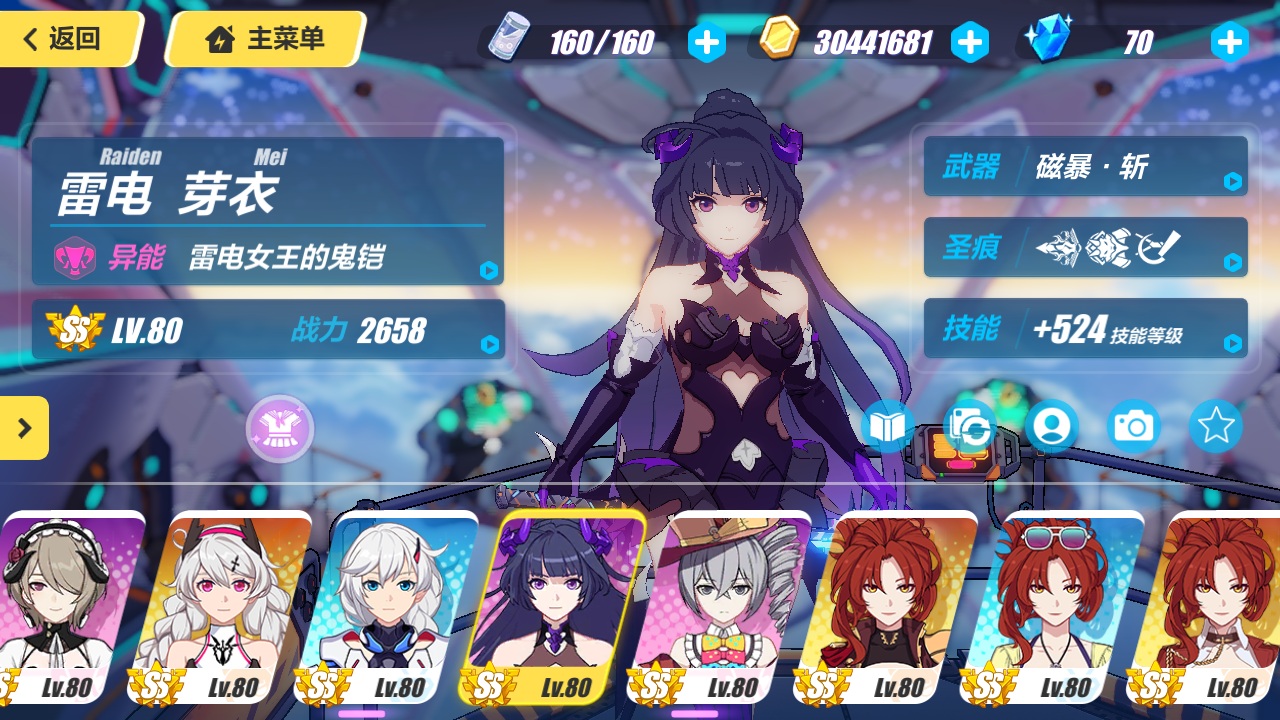Expand the yellow arrow side panel
Image resolution: width=1280 pixels, height=720 pixels.
[23, 428]
